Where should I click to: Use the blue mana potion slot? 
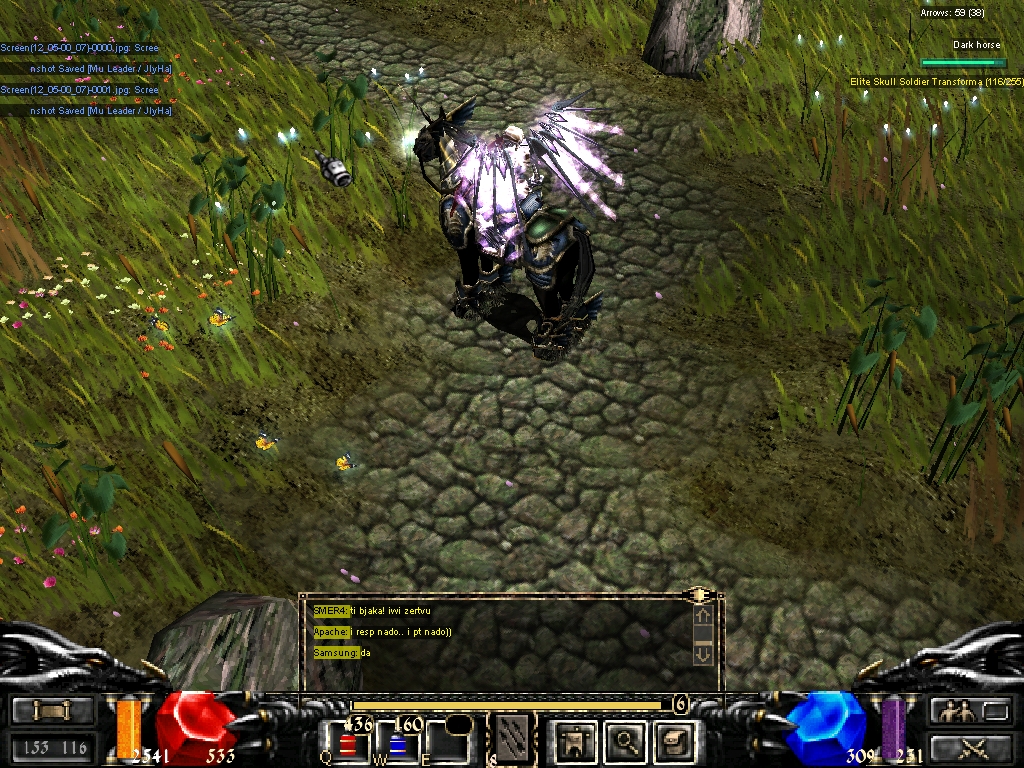coord(399,744)
